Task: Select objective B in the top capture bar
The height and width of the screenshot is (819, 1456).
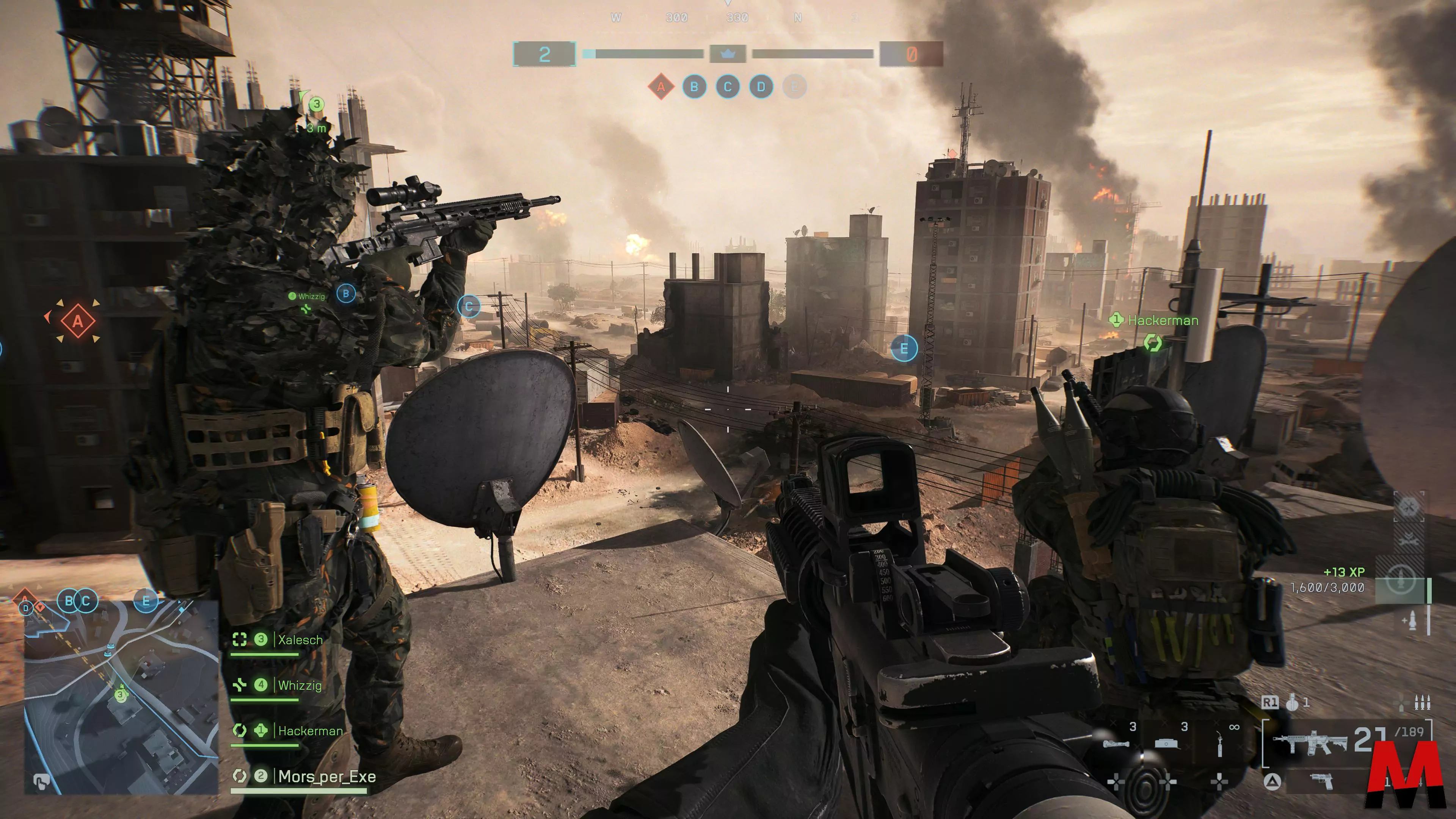Action: tap(694, 87)
